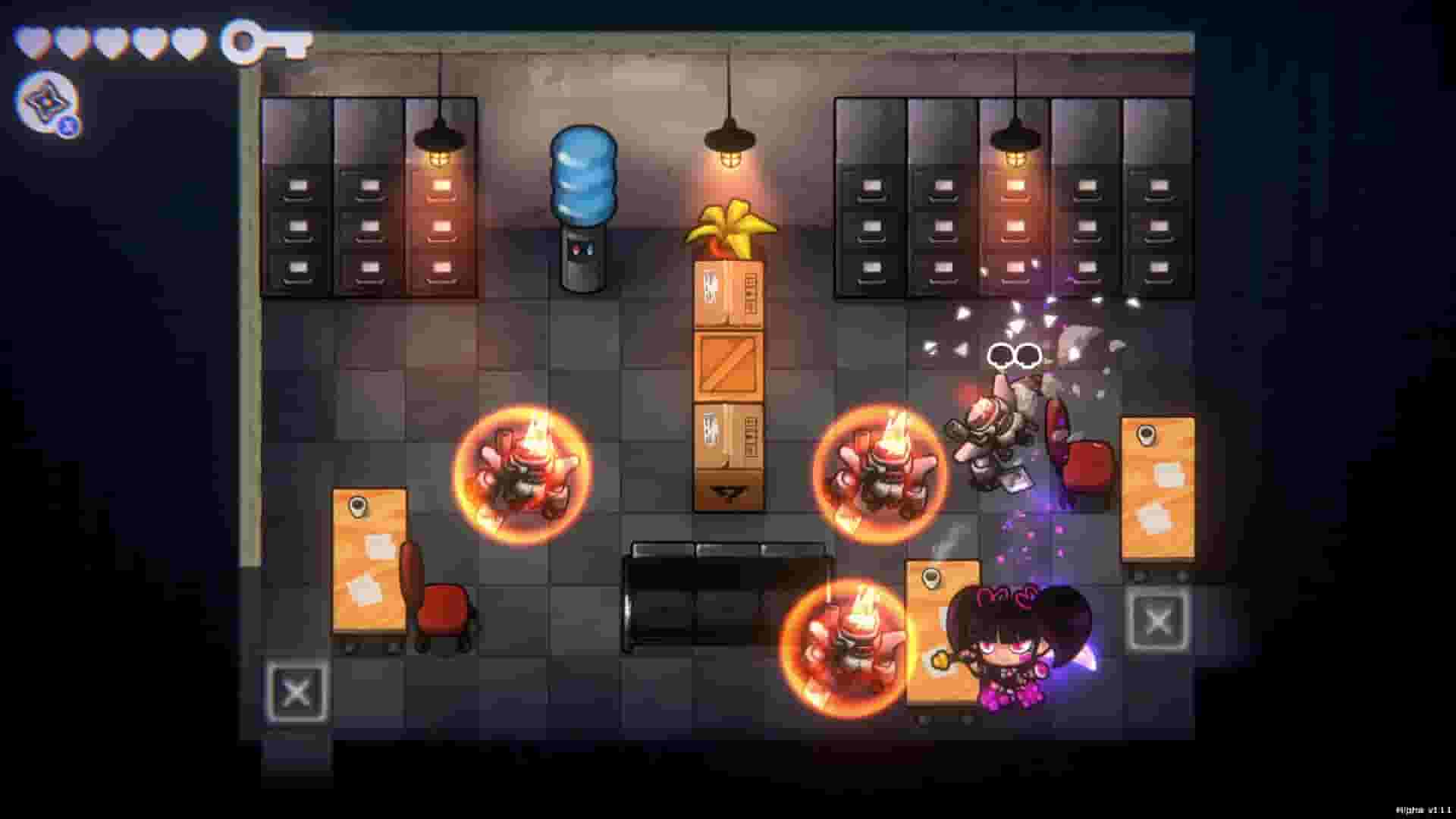Click the first heart in the health bar
1456x819 pixels.
coord(34,43)
